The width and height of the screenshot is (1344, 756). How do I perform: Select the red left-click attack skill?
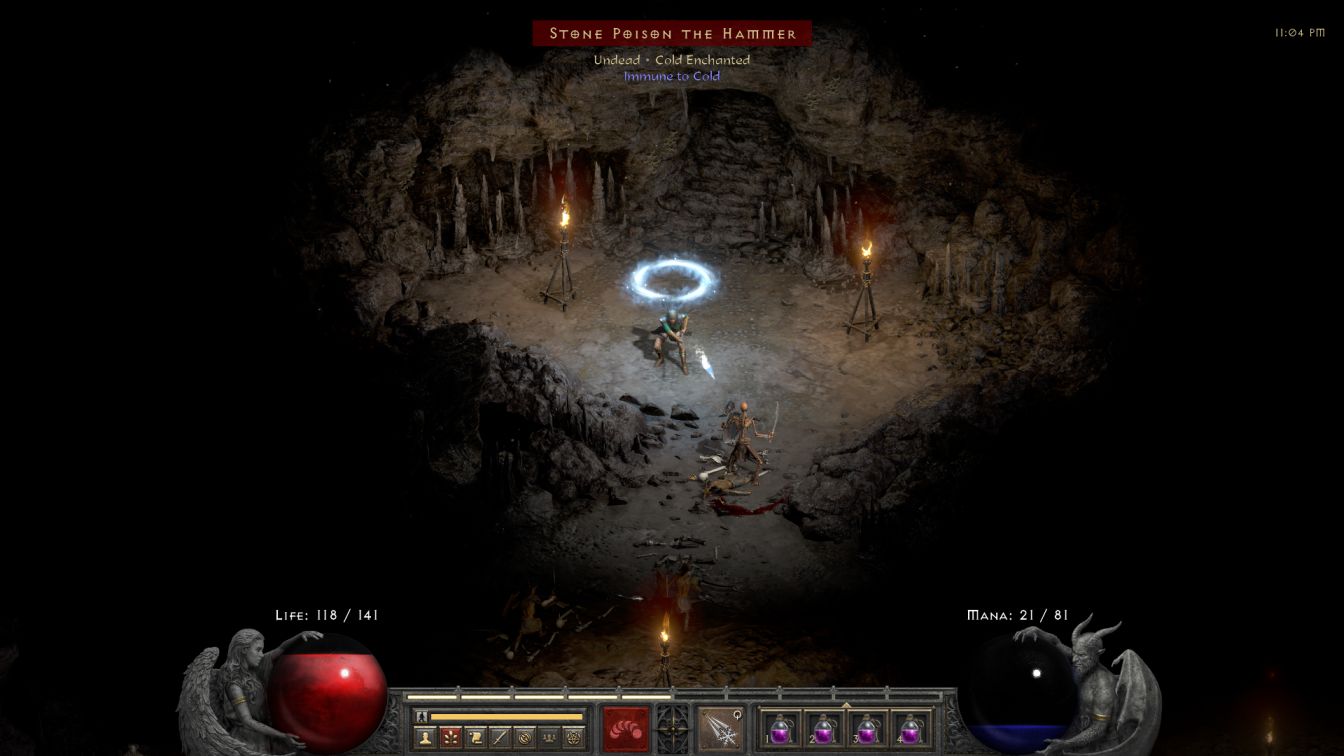[626, 727]
